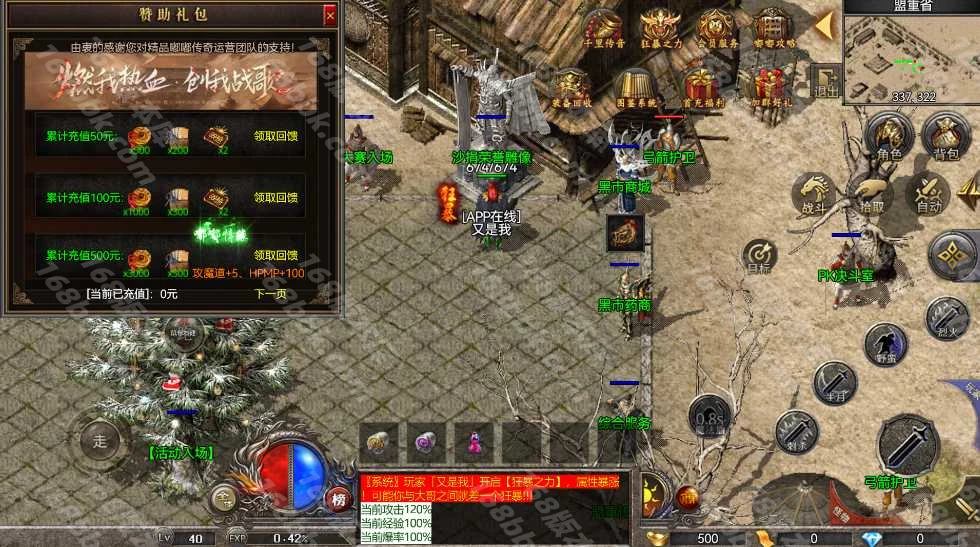Go to the next page (下一页)

[270, 294]
